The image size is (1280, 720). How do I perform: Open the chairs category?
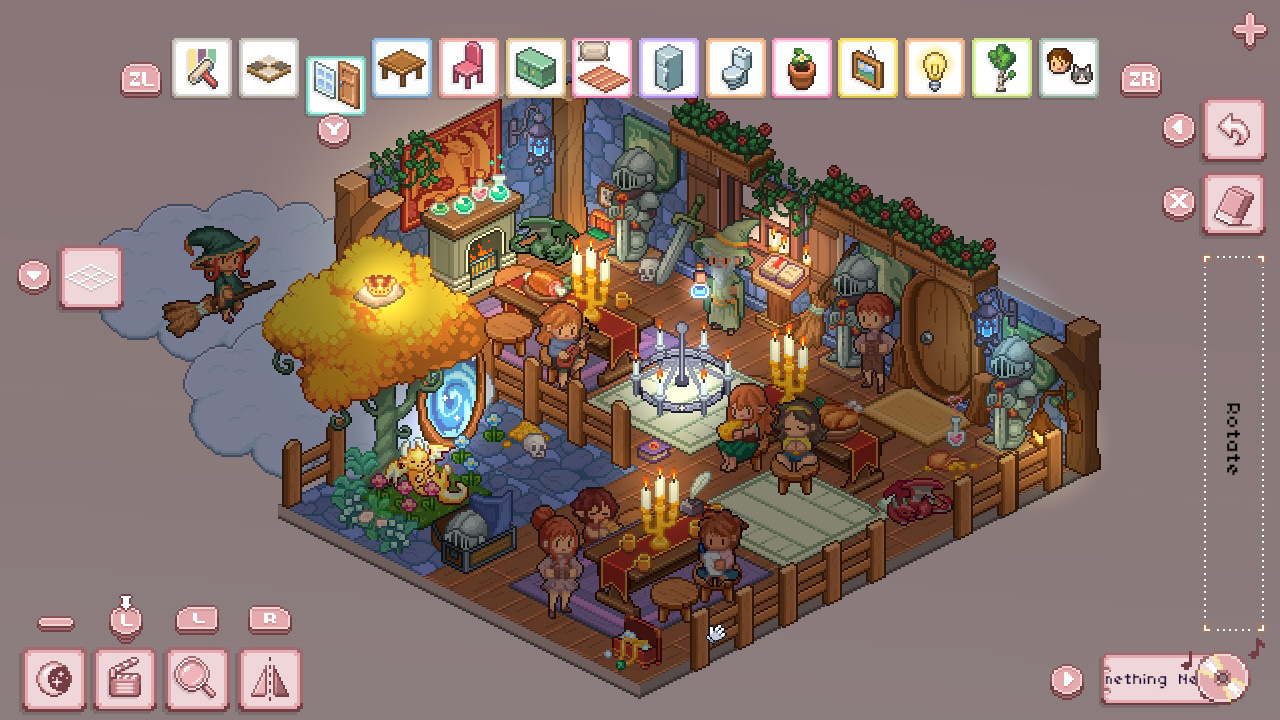pyautogui.click(x=468, y=70)
